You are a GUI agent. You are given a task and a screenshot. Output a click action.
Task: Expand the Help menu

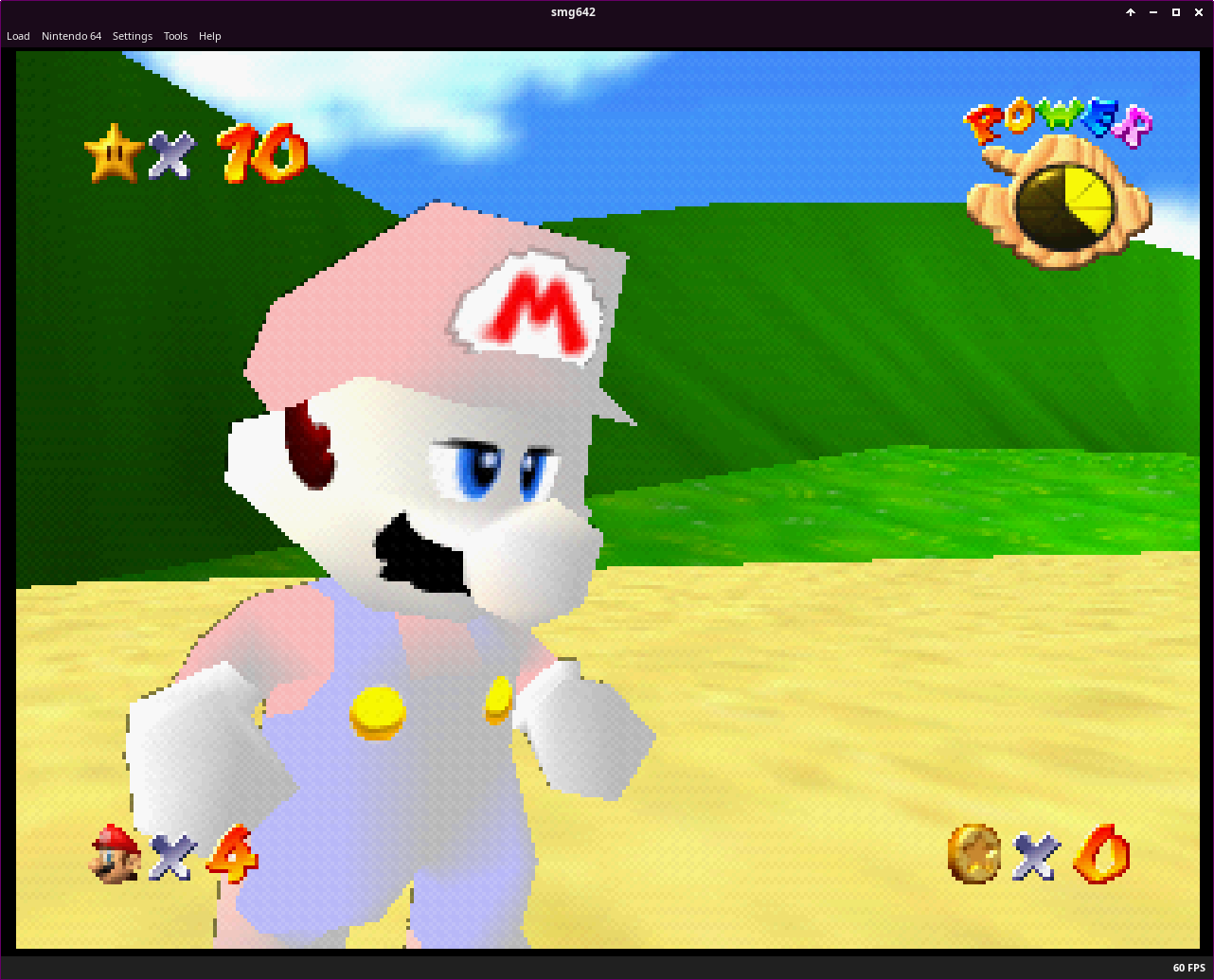(x=209, y=36)
